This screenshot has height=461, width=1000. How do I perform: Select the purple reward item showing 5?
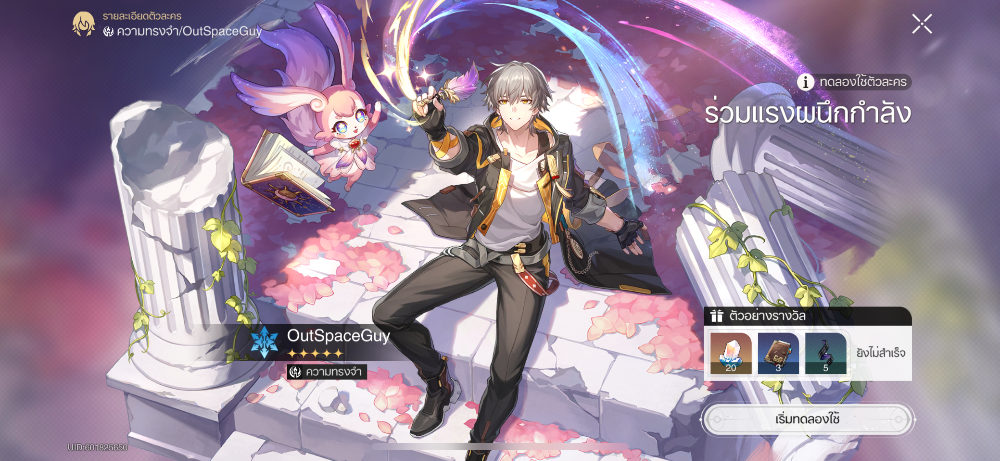point(825,354)
